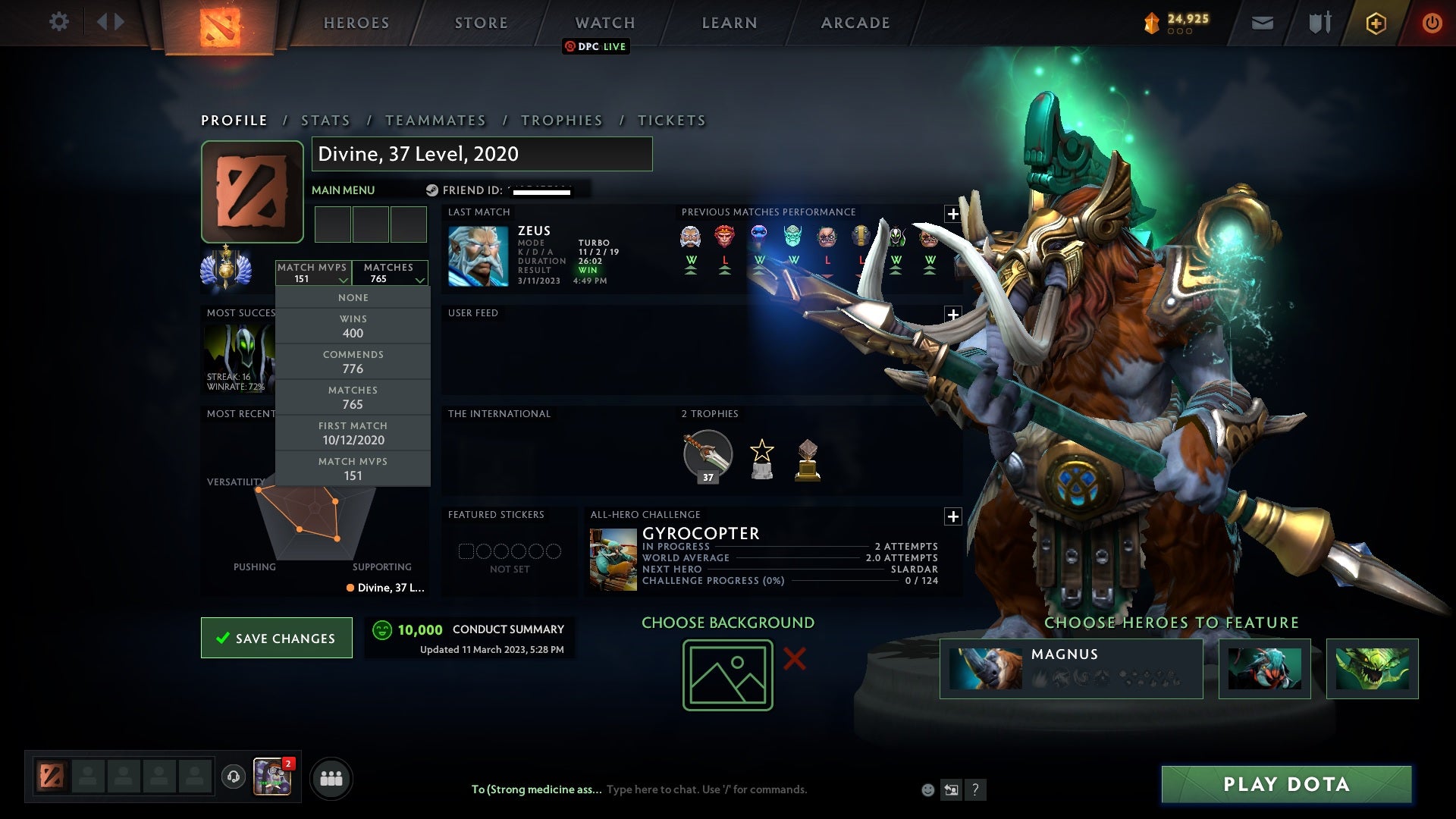Open the armory shield-and-sword icon
This screenshot has height=819, width=1456.
click(x=1319, y=23)
